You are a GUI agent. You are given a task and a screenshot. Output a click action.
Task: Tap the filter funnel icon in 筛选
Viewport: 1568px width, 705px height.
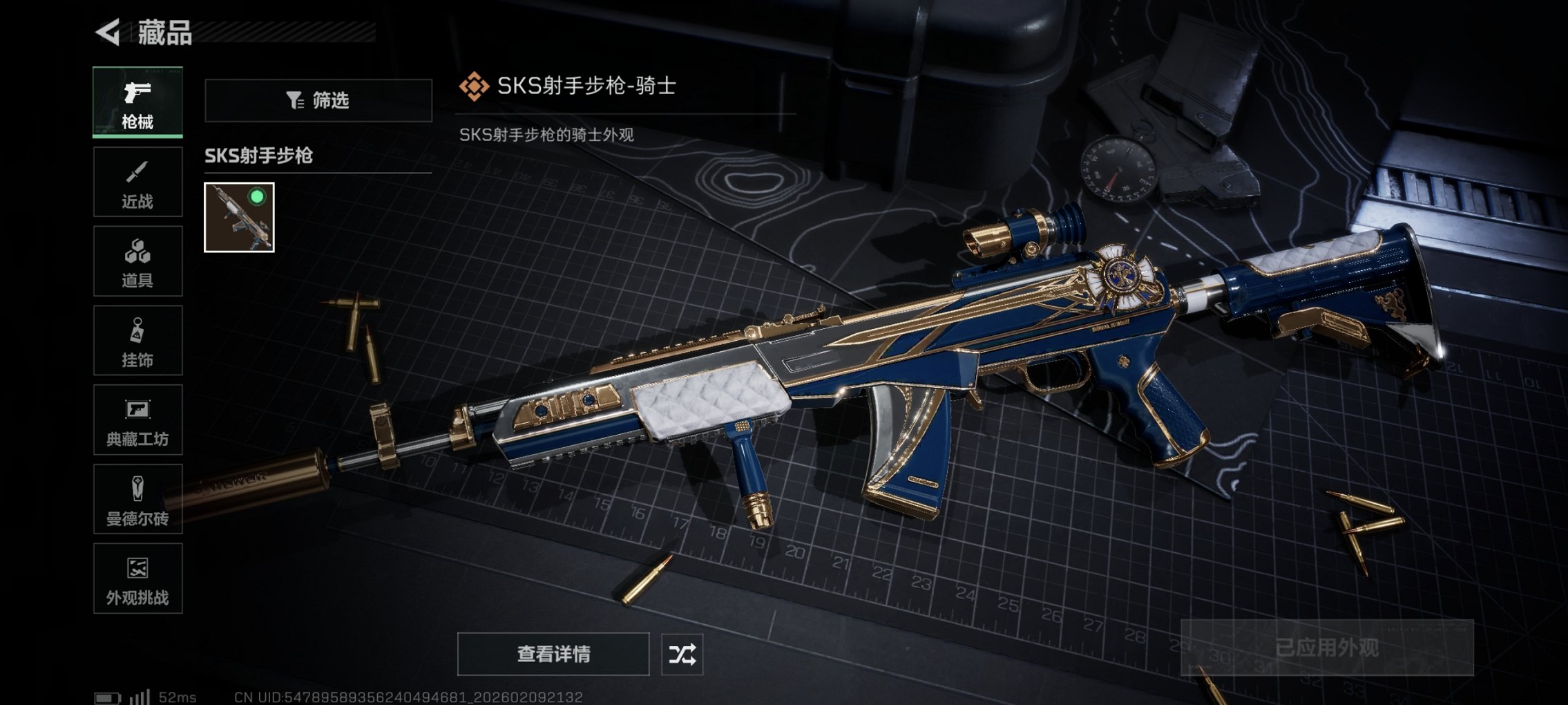tap(296, 101)
